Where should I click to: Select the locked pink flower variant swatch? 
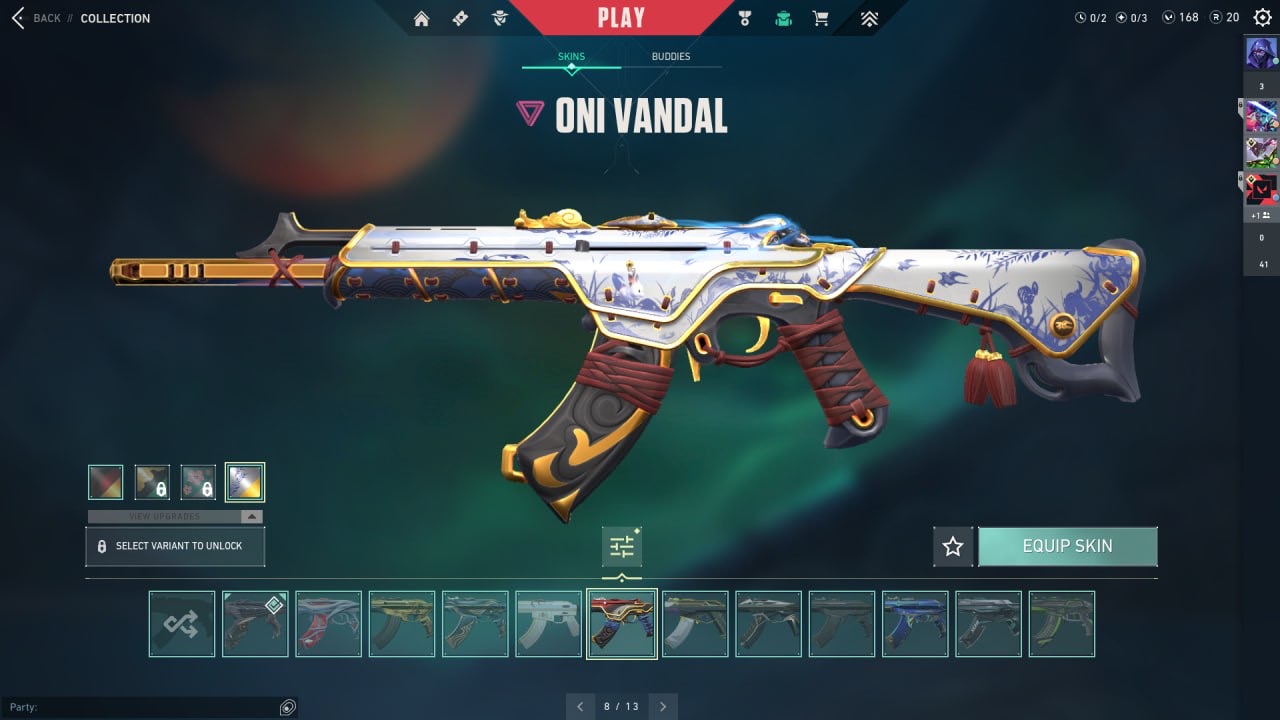click(x=198, y=482)
